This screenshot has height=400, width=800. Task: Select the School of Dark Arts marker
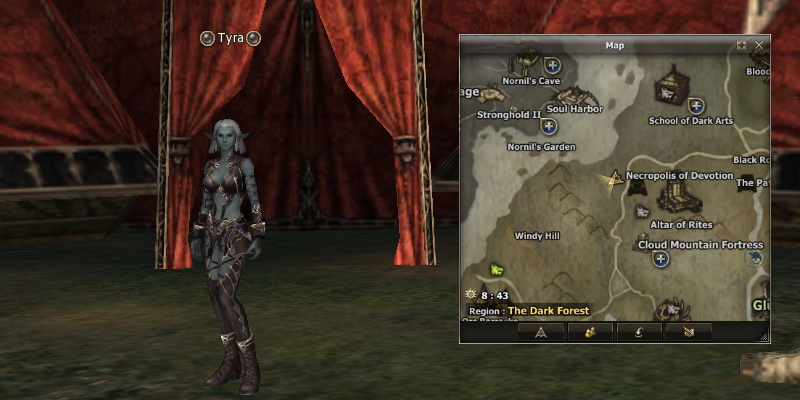click(696, 105)
